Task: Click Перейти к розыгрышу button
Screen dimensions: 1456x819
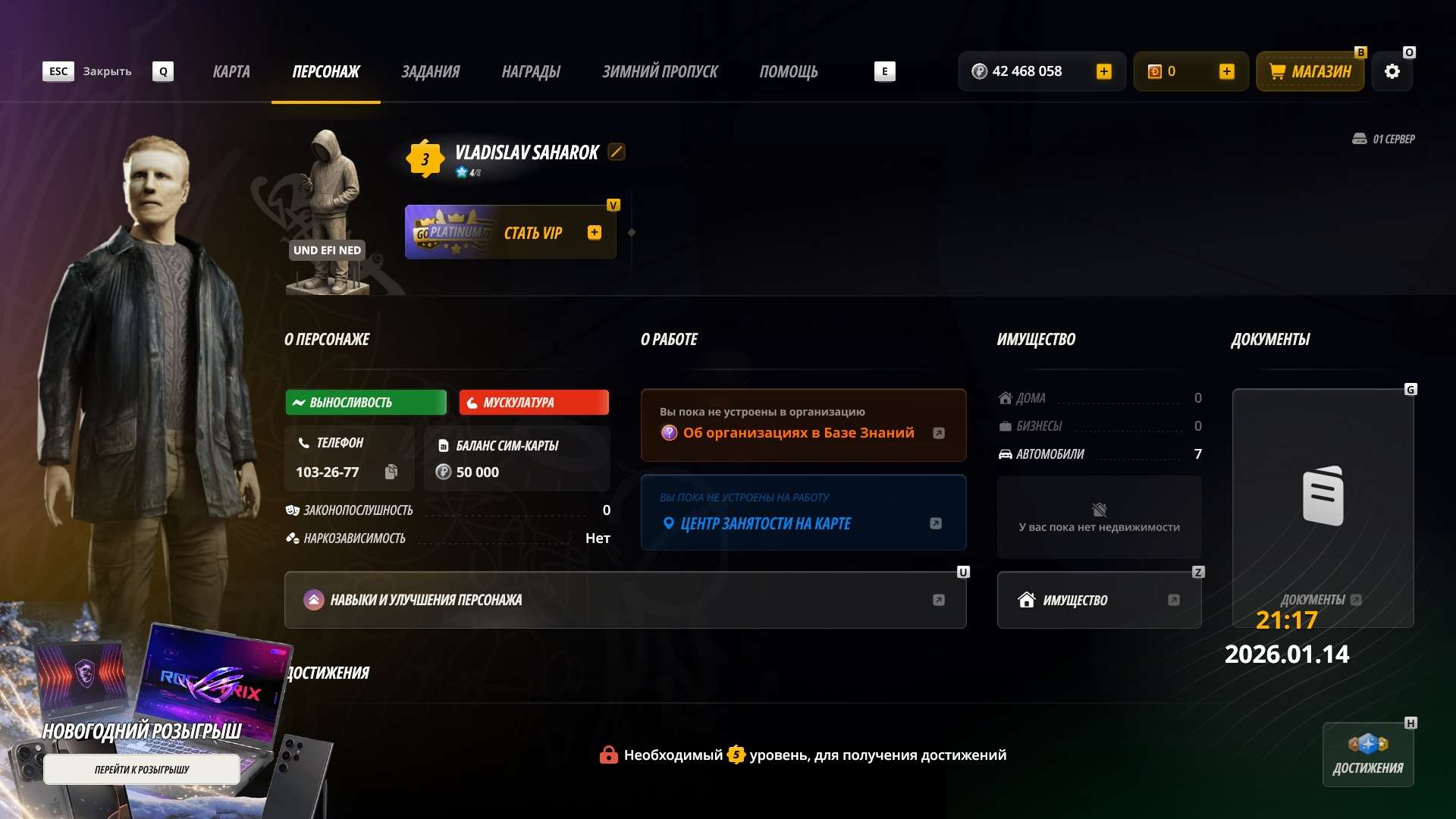Action: 142,769
